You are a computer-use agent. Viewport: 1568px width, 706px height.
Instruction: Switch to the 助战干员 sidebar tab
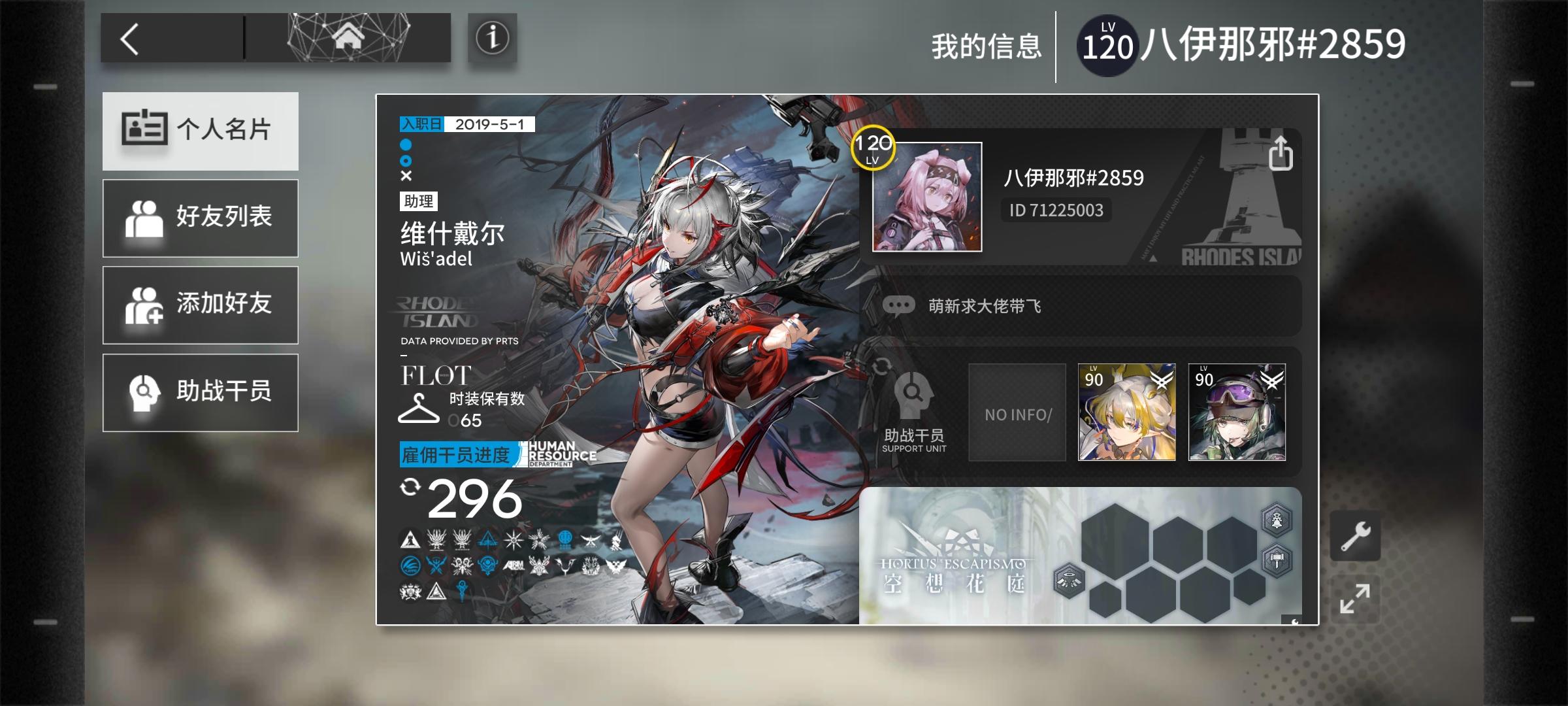[200, 392]
